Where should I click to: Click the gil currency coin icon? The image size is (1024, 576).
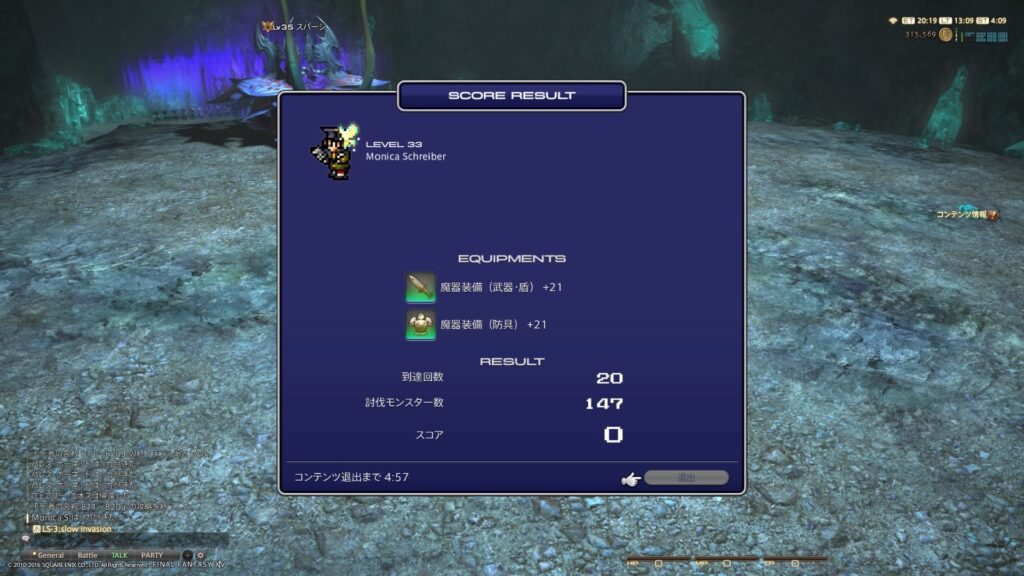943,35
